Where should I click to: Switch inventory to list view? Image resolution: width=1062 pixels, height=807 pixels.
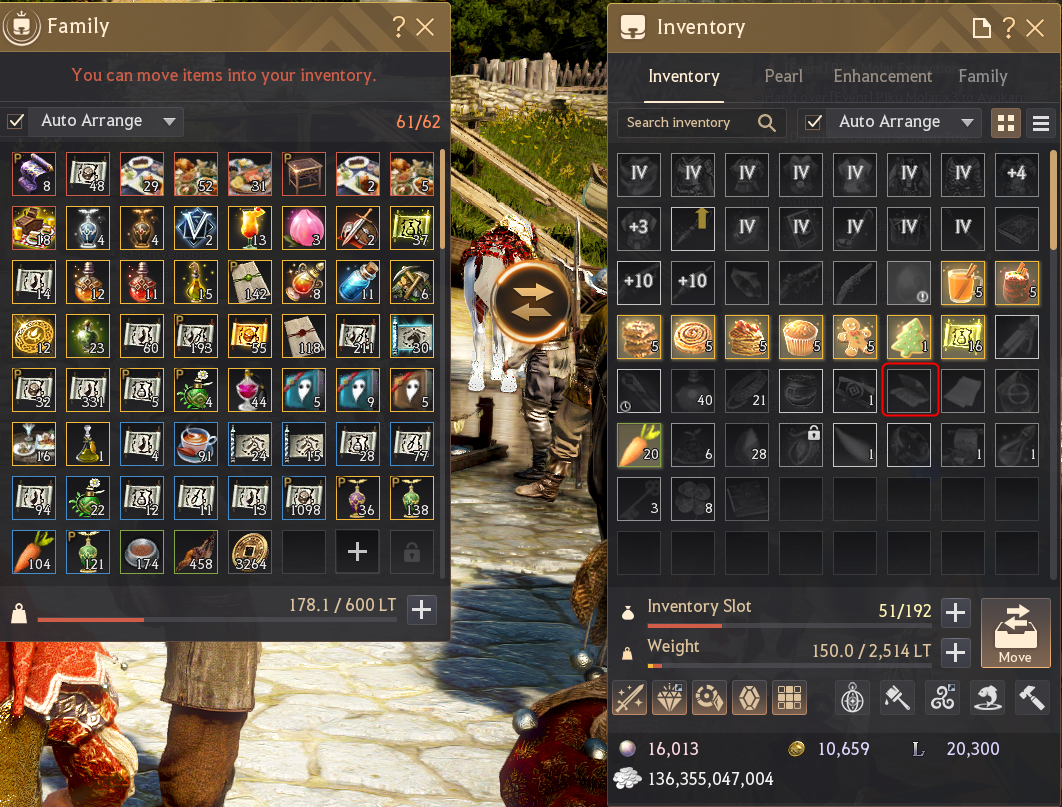[x=1041, y=123]
